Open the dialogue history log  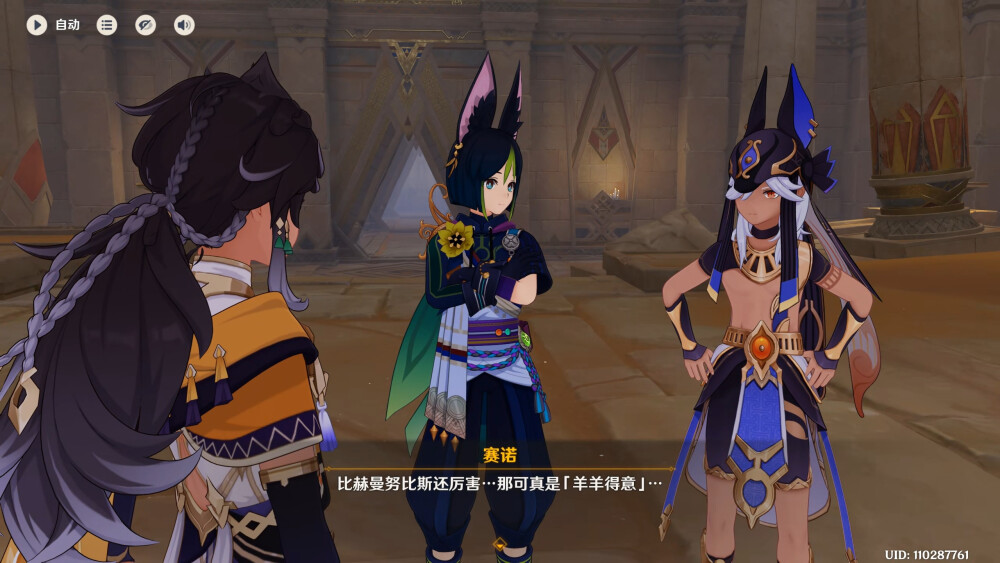click(x=107, y=25)
